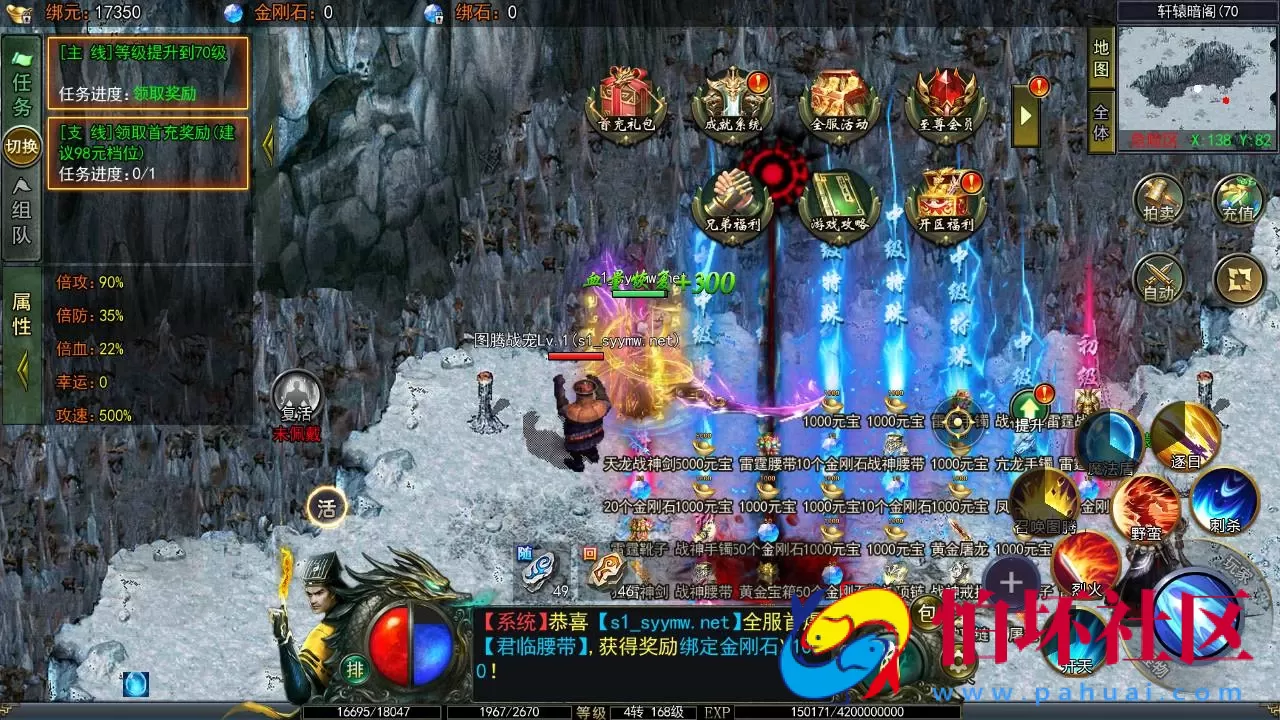The height and width of the screenshot is (720, 1280).
Task: Click the 切换 switch button
Action: 22,147
